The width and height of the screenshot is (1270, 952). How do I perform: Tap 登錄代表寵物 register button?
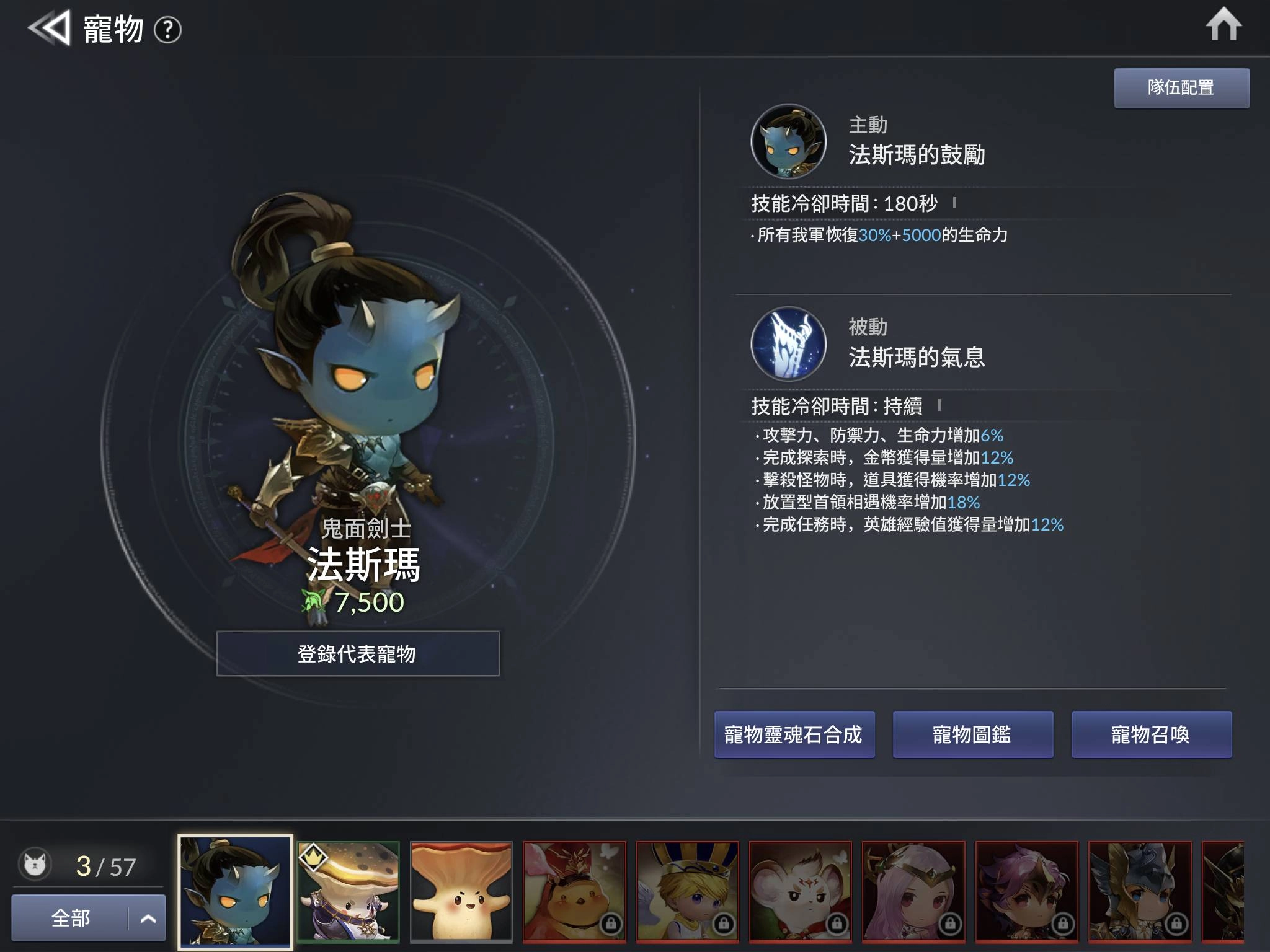[358, 654]
